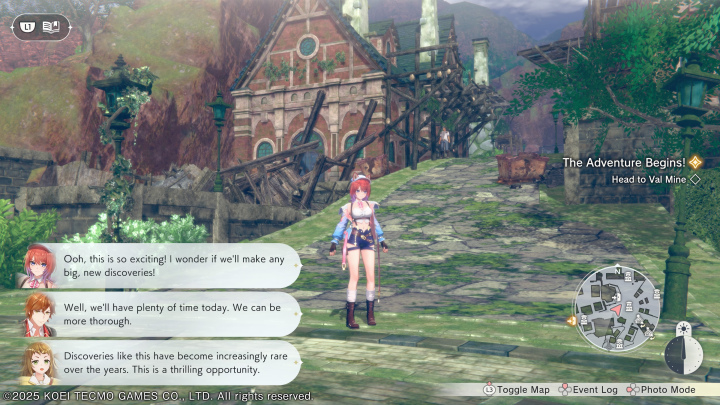Open the day-night clock dial
720x405 pixels.
[x=683, y=350]
